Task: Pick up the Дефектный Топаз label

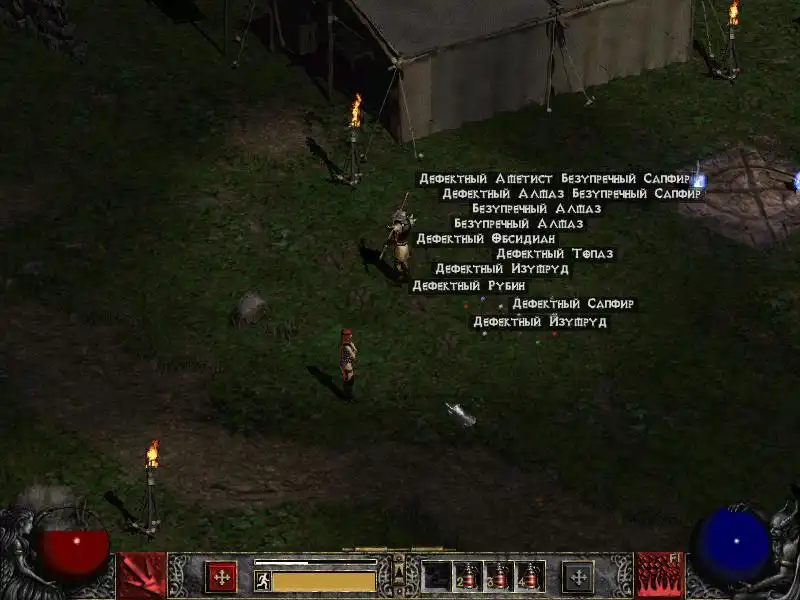Action: pyautogui.click(x=554, y=254)
